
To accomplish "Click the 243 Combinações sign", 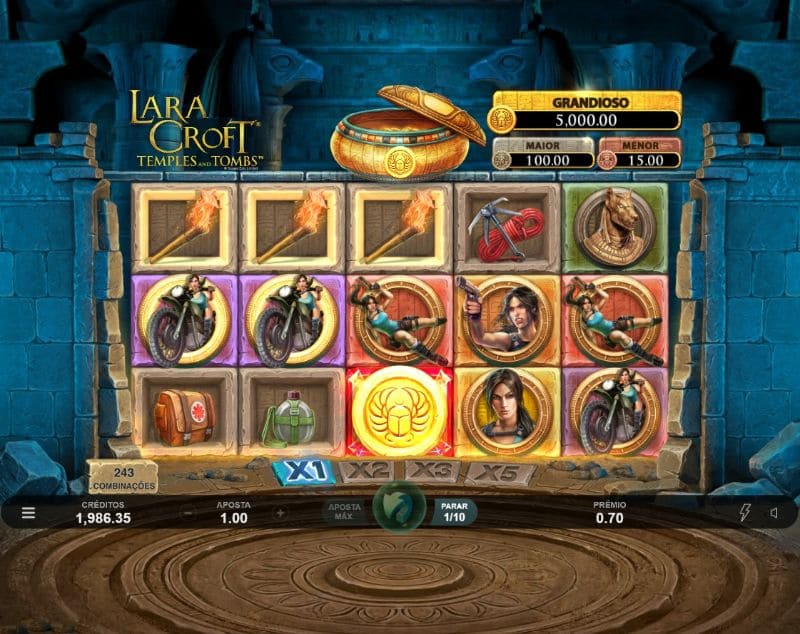I will (122, 478).
